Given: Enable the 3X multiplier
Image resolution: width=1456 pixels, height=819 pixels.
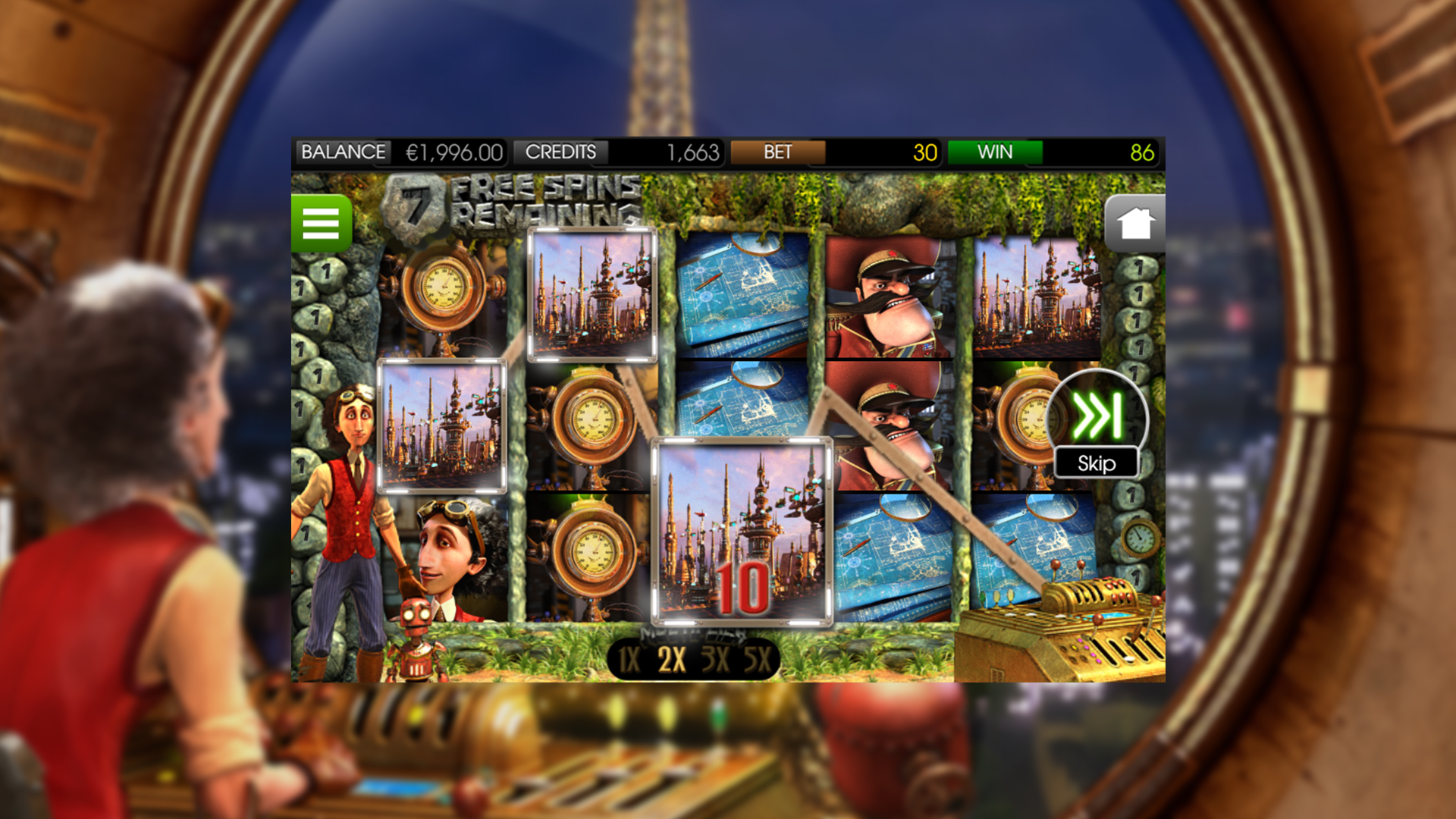Looking at the screenshot, I should point(717,660).
